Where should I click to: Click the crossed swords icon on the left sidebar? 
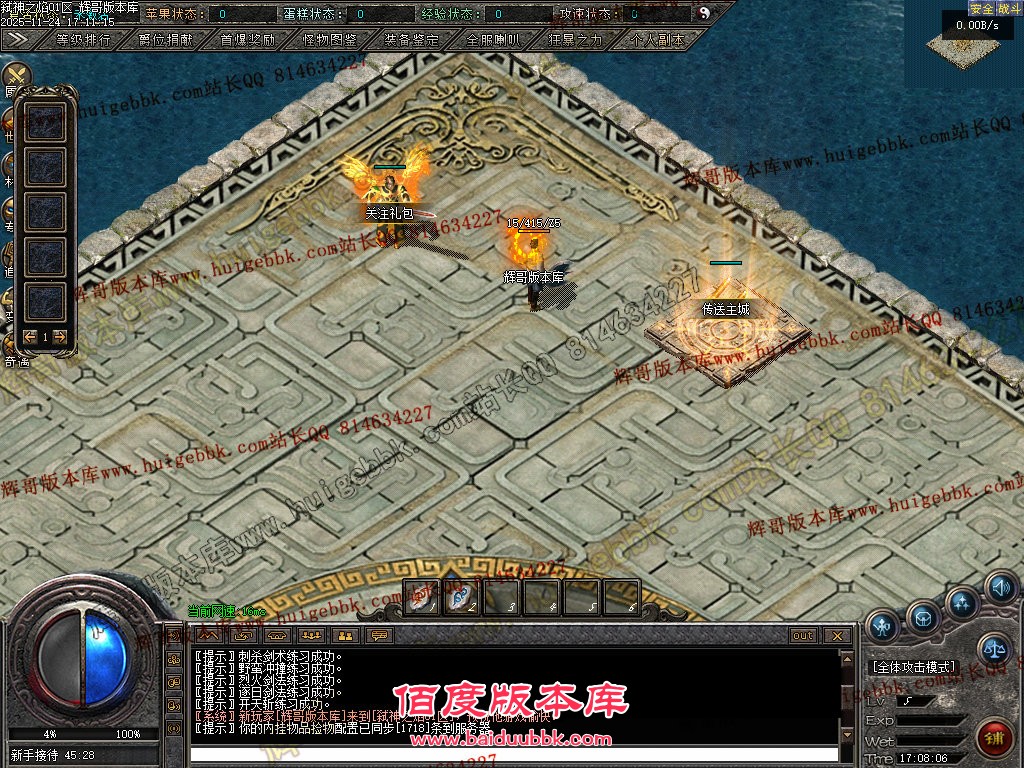15,78
